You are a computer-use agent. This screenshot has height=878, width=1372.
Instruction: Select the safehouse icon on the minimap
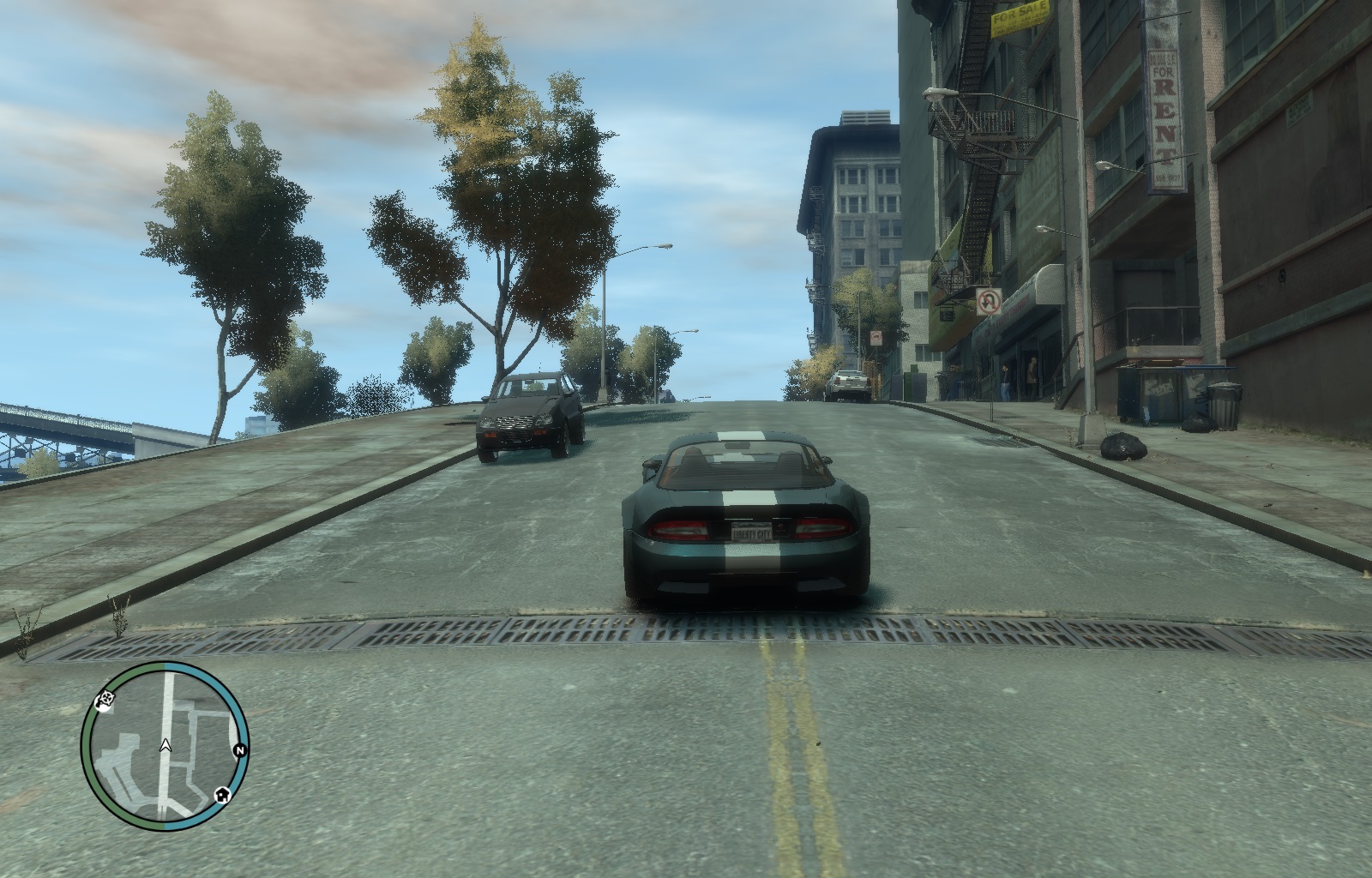click(x=221, y=794)
